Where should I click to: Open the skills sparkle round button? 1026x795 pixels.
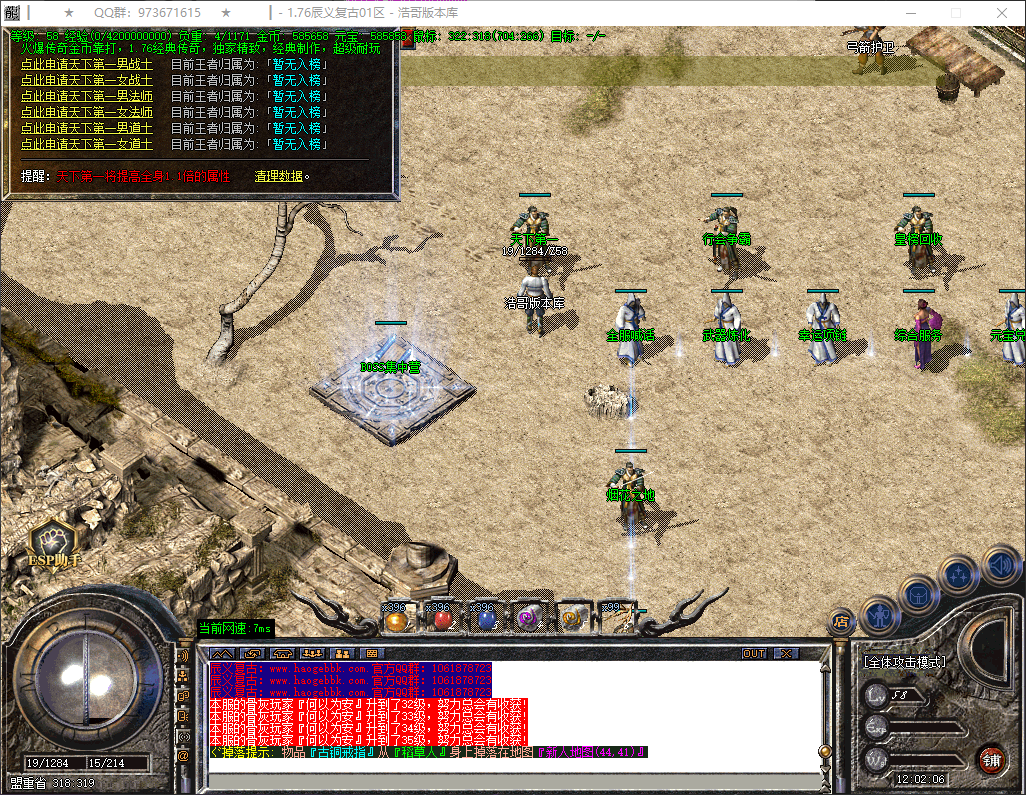(x=960, y=576)
